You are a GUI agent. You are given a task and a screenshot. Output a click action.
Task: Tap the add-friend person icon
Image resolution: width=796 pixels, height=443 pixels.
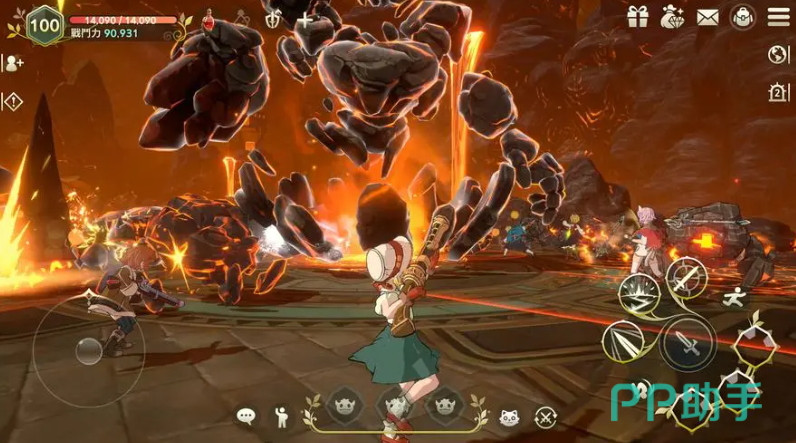tap(14, 63)
